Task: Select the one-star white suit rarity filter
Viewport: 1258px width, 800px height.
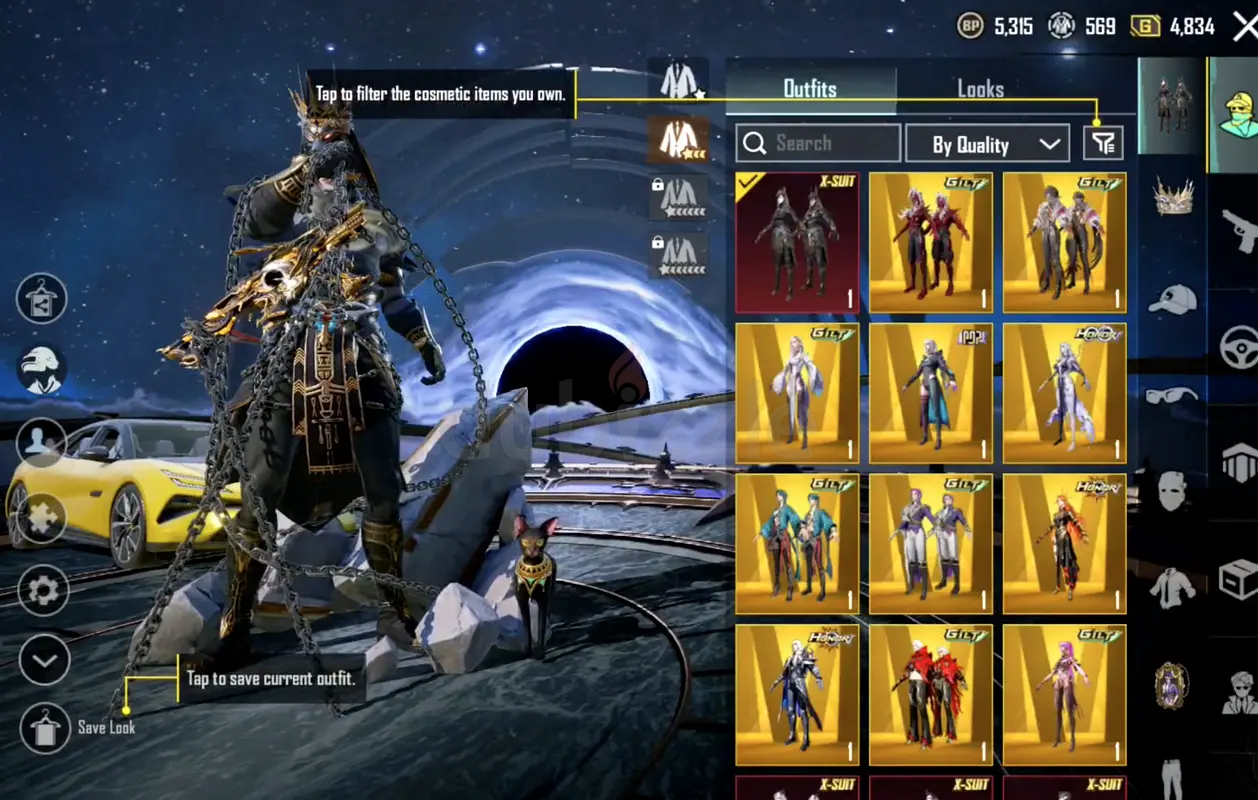Action: pos(678,81)
